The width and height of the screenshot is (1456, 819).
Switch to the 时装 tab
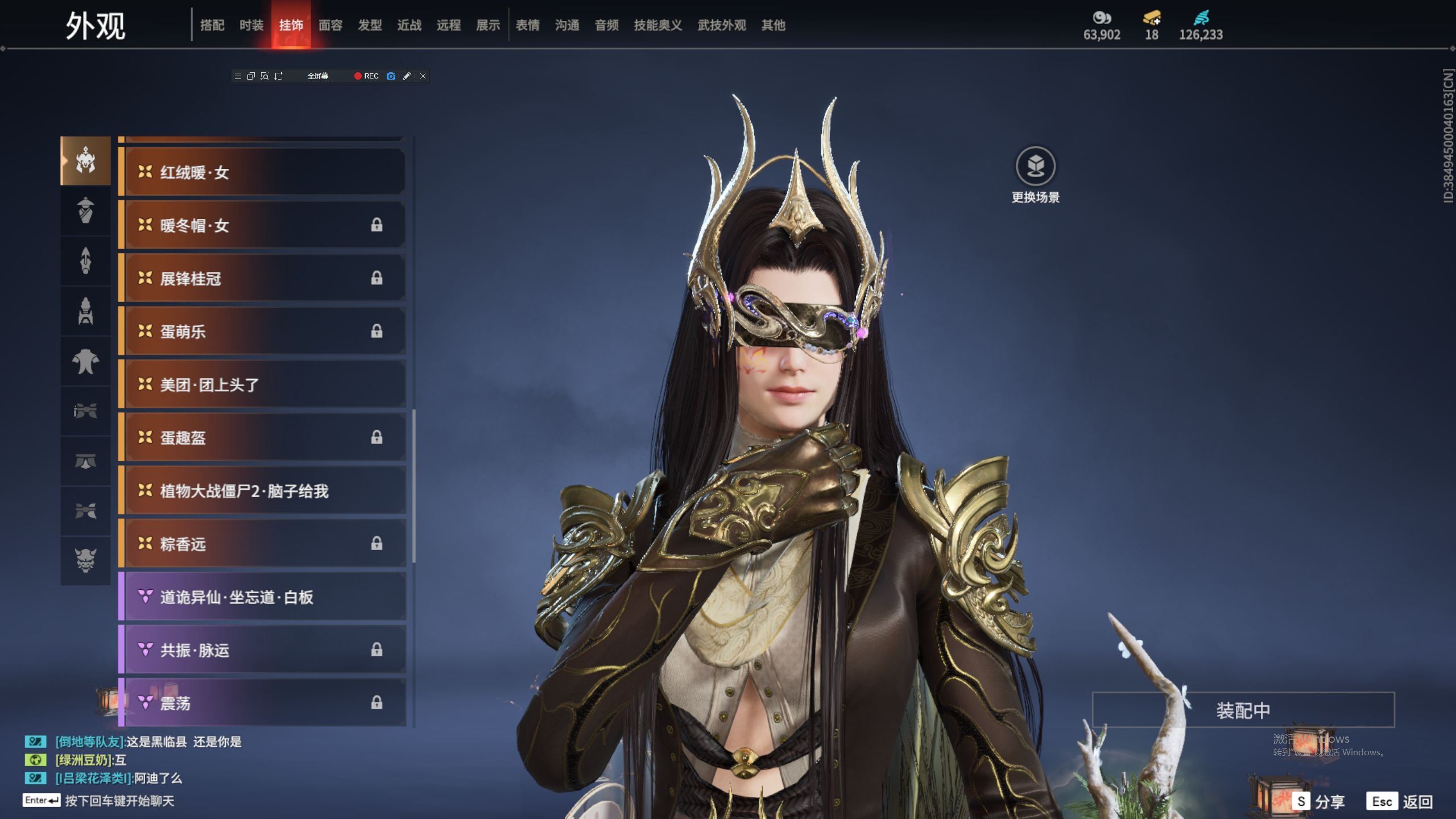[251, 25]
